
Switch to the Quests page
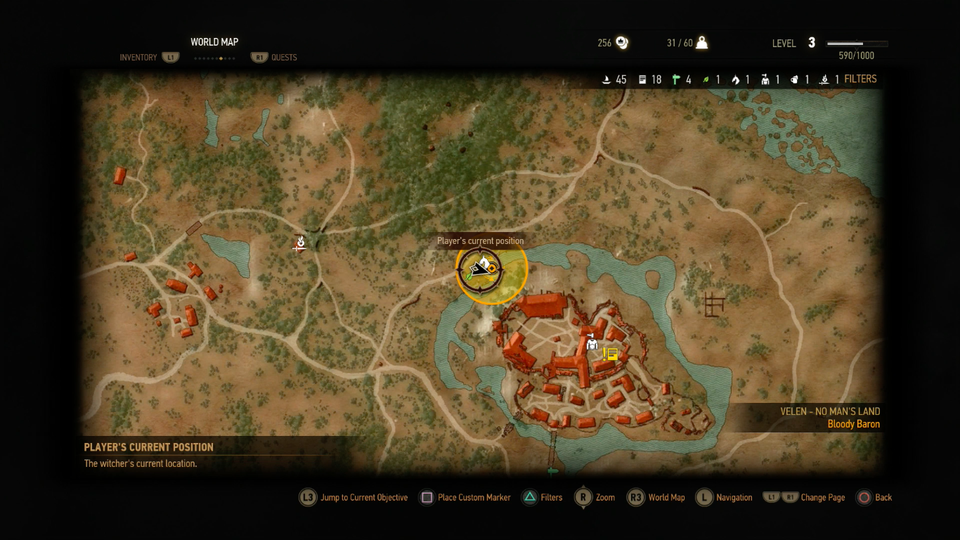pyautogui.click(x=284, y=58)
